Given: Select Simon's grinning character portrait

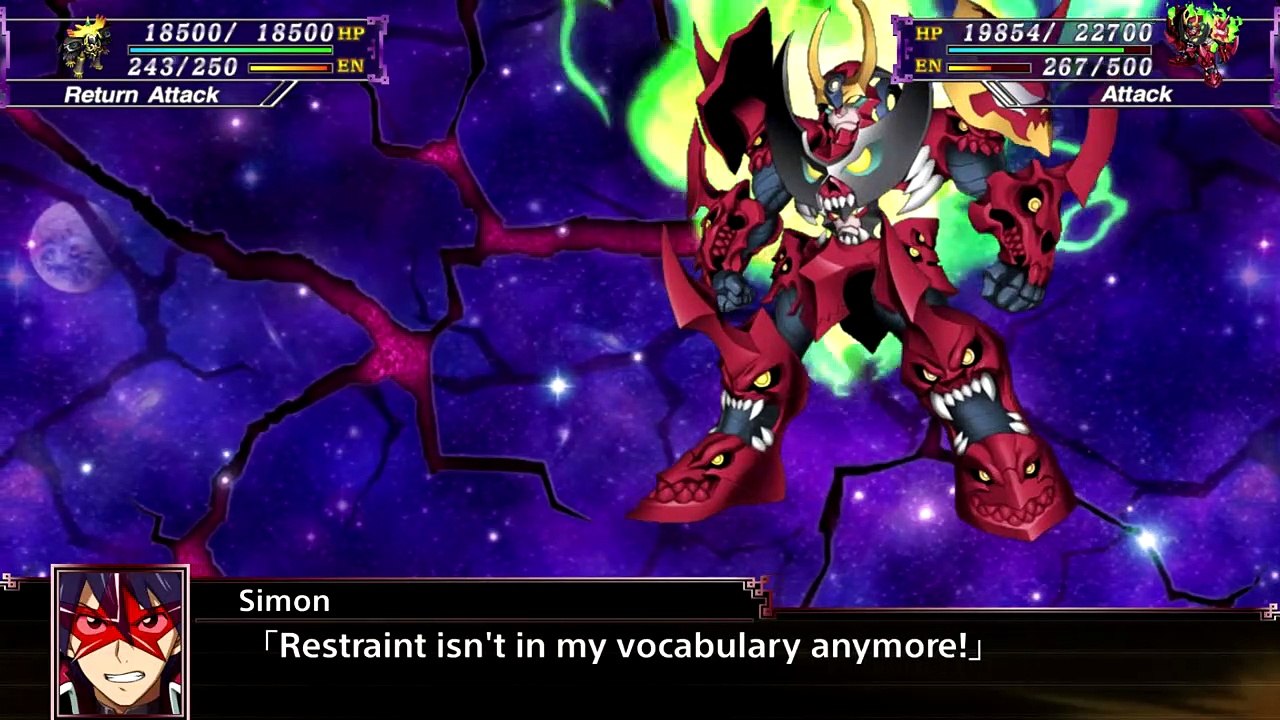Looking at the screenshot, I should [120, 642].
